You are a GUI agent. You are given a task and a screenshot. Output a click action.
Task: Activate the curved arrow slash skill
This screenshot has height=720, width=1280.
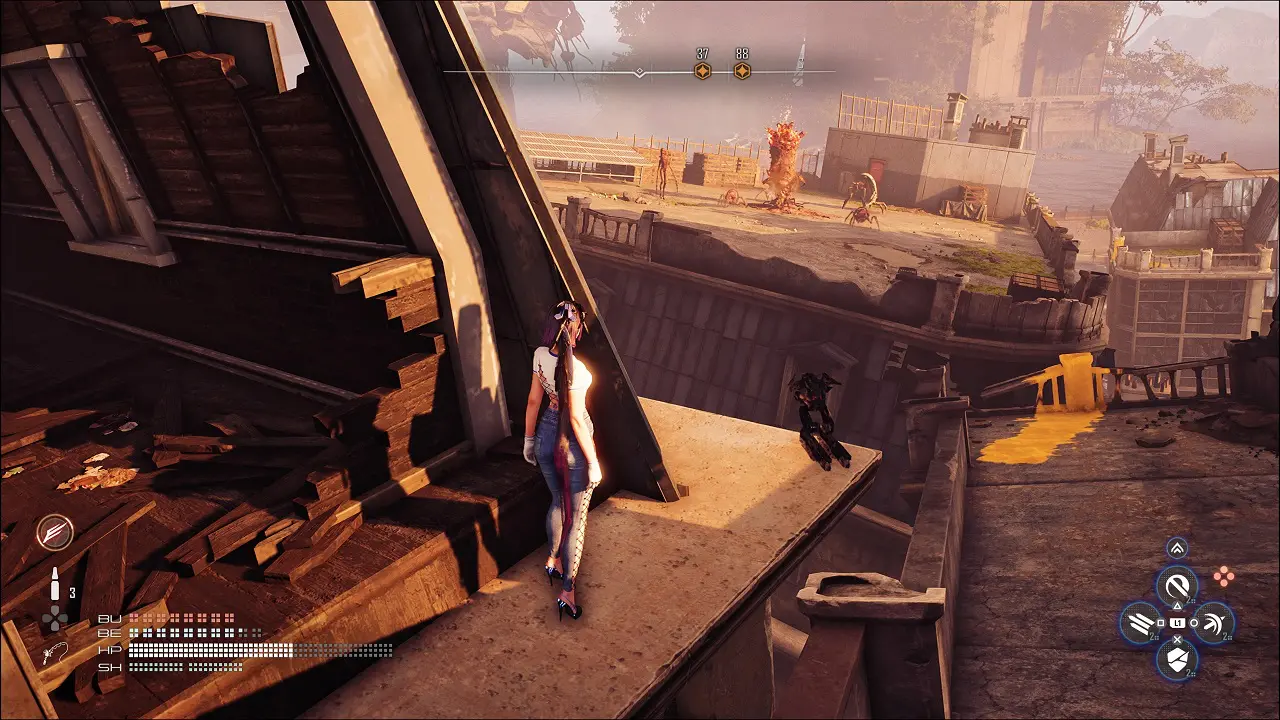(x=1214, y=623)
